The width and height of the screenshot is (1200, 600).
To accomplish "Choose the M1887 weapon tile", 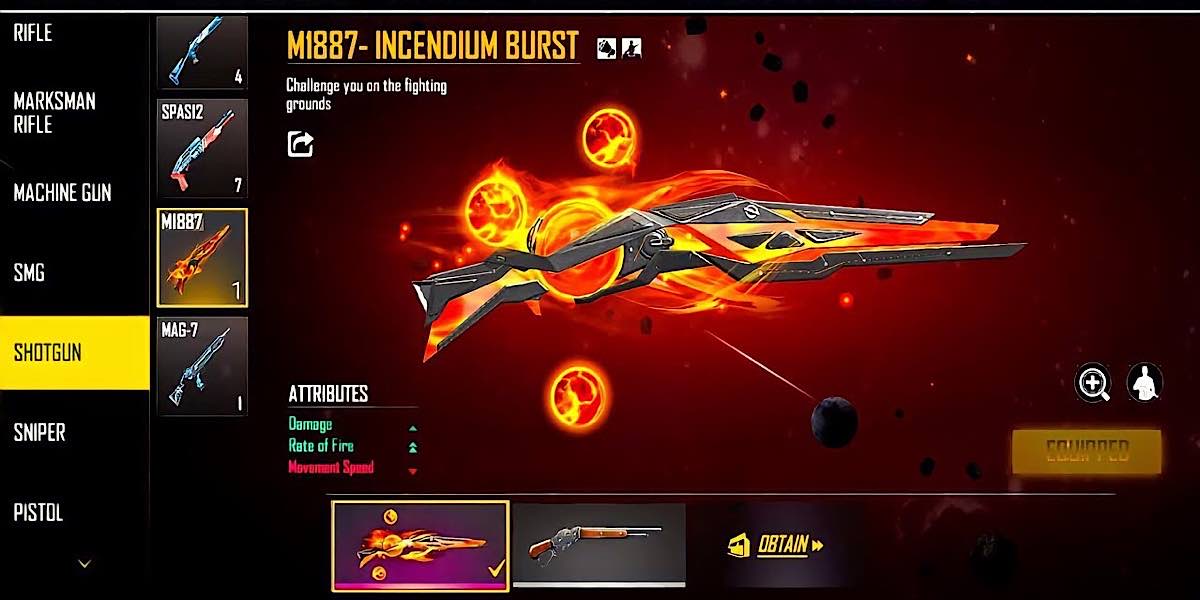I will point(202,257).
